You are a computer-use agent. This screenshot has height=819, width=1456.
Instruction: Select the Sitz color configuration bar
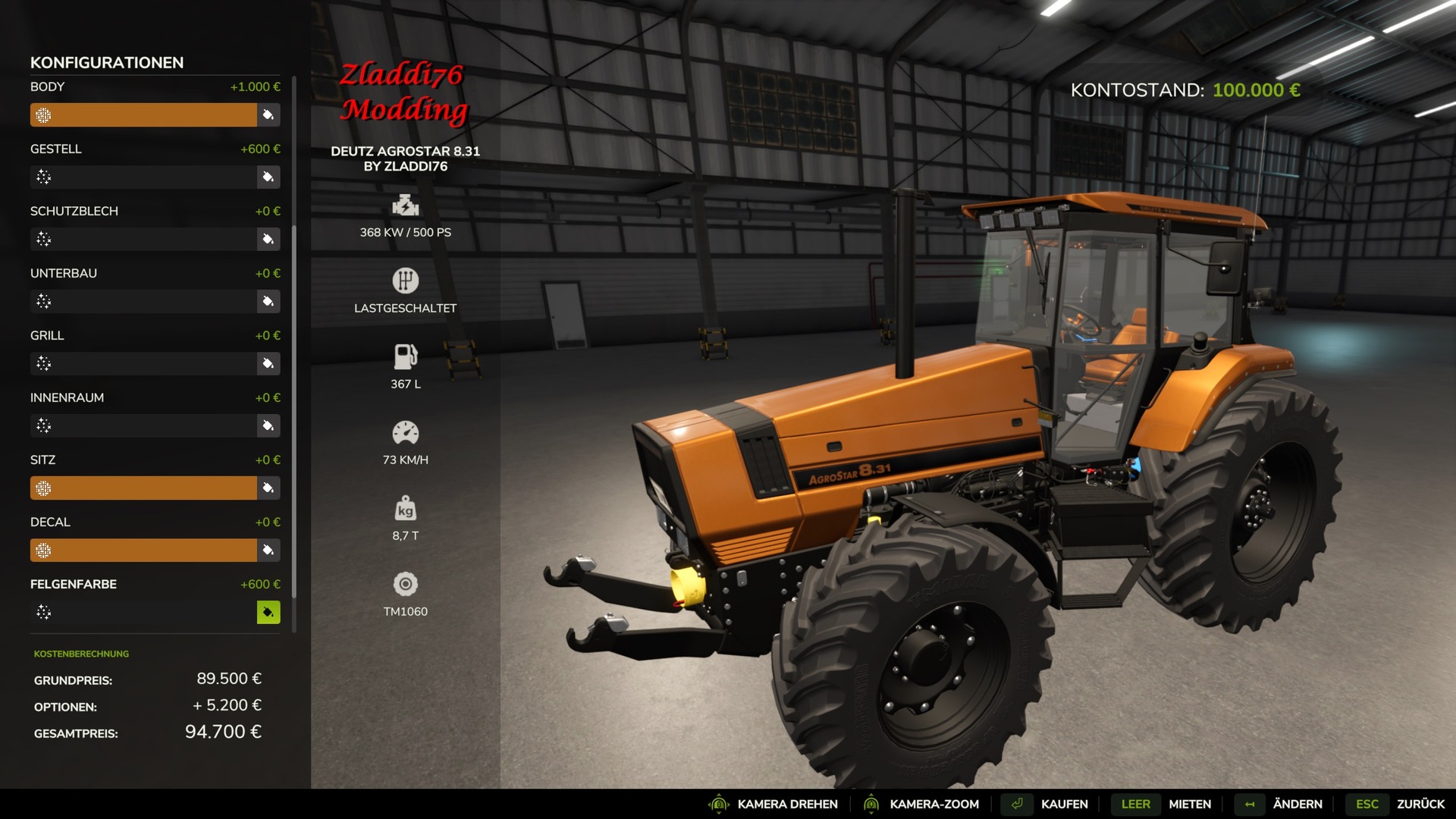click(143, 488)
